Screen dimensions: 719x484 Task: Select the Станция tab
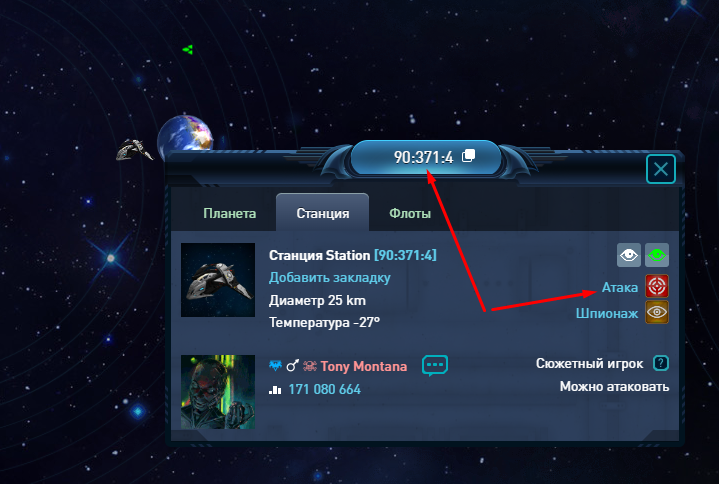(x=322, y=214)
